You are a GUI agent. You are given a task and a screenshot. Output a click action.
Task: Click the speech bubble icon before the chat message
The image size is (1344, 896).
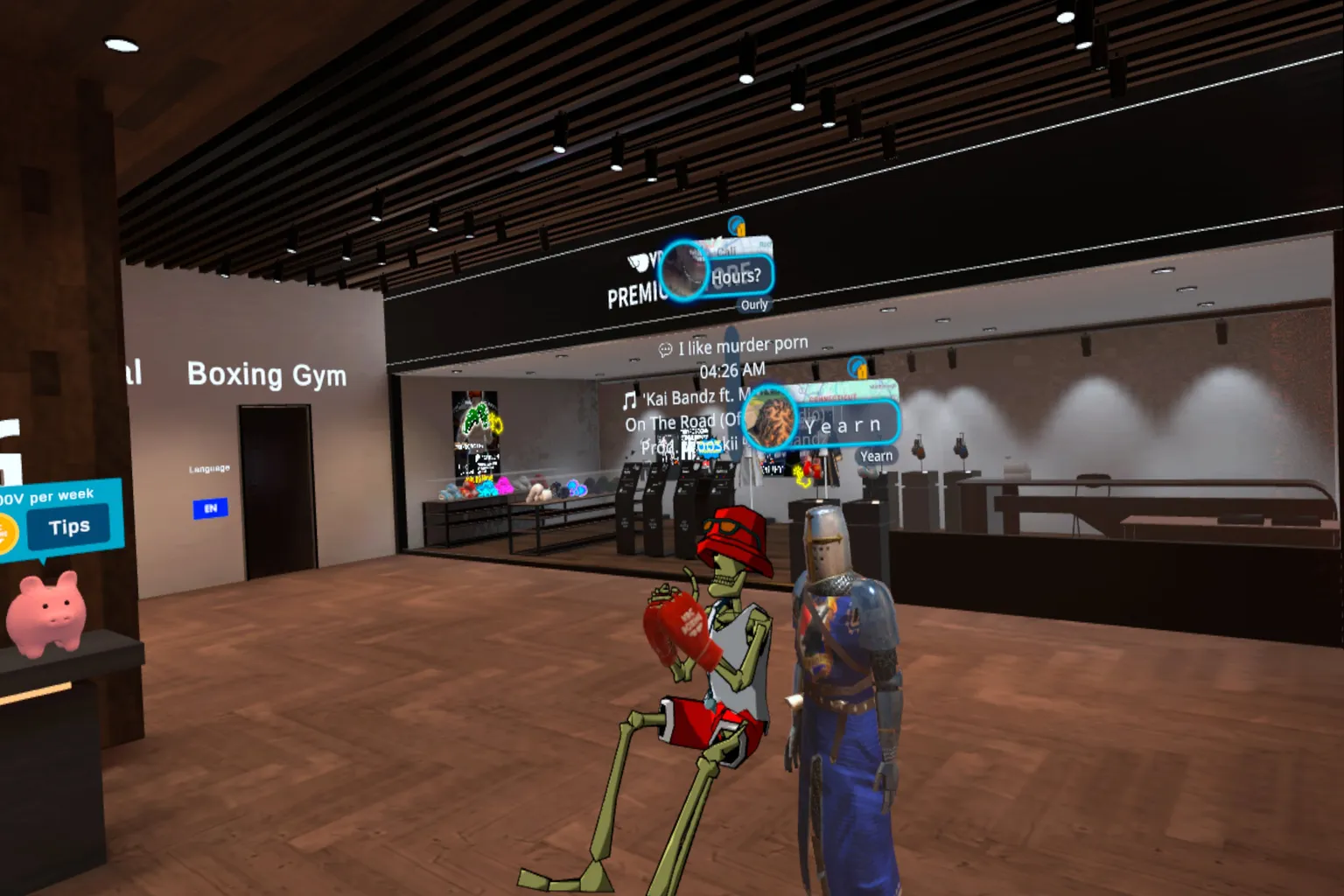coord(665,349)
